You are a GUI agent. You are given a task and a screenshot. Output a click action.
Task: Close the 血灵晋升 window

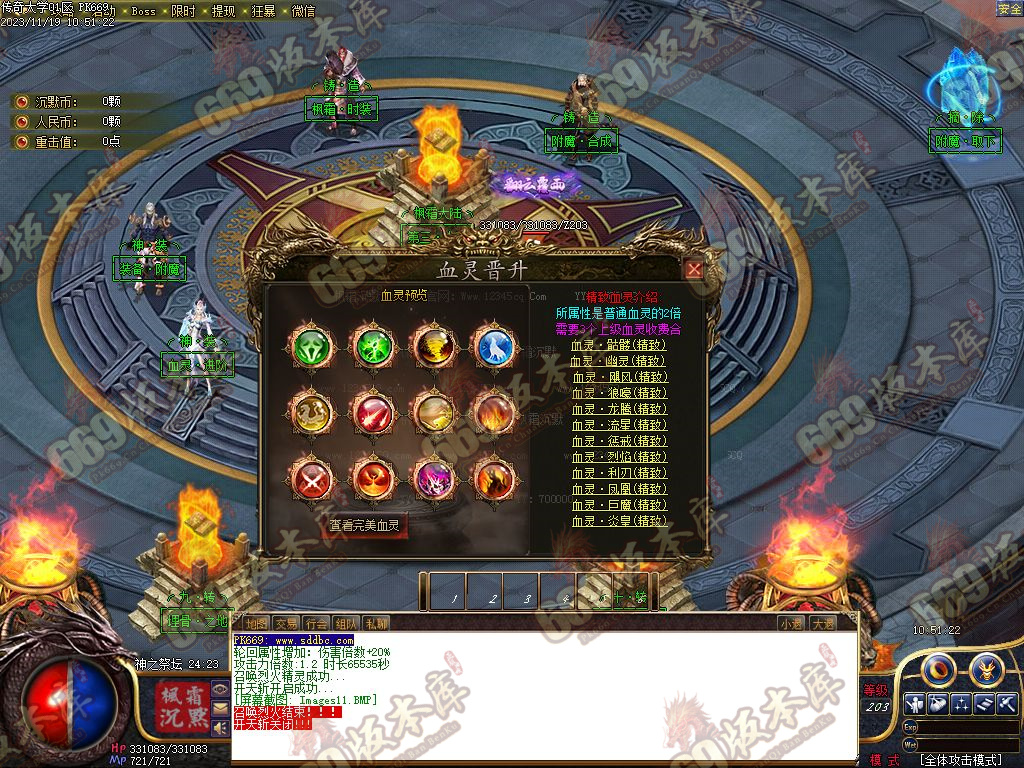[x=694, y=269]
